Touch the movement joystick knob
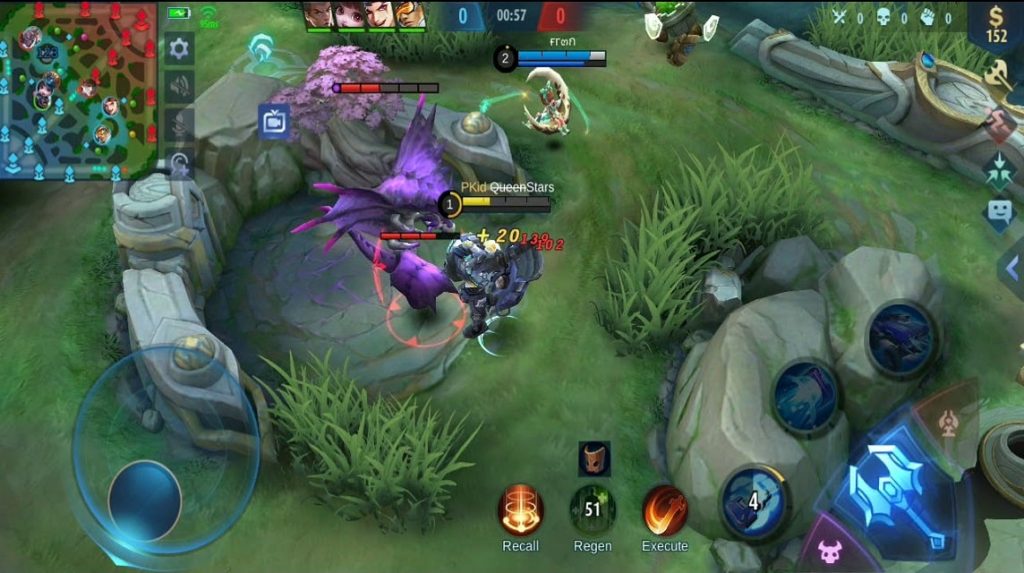This screenshot has width=1024, height=573. point(145,500)
